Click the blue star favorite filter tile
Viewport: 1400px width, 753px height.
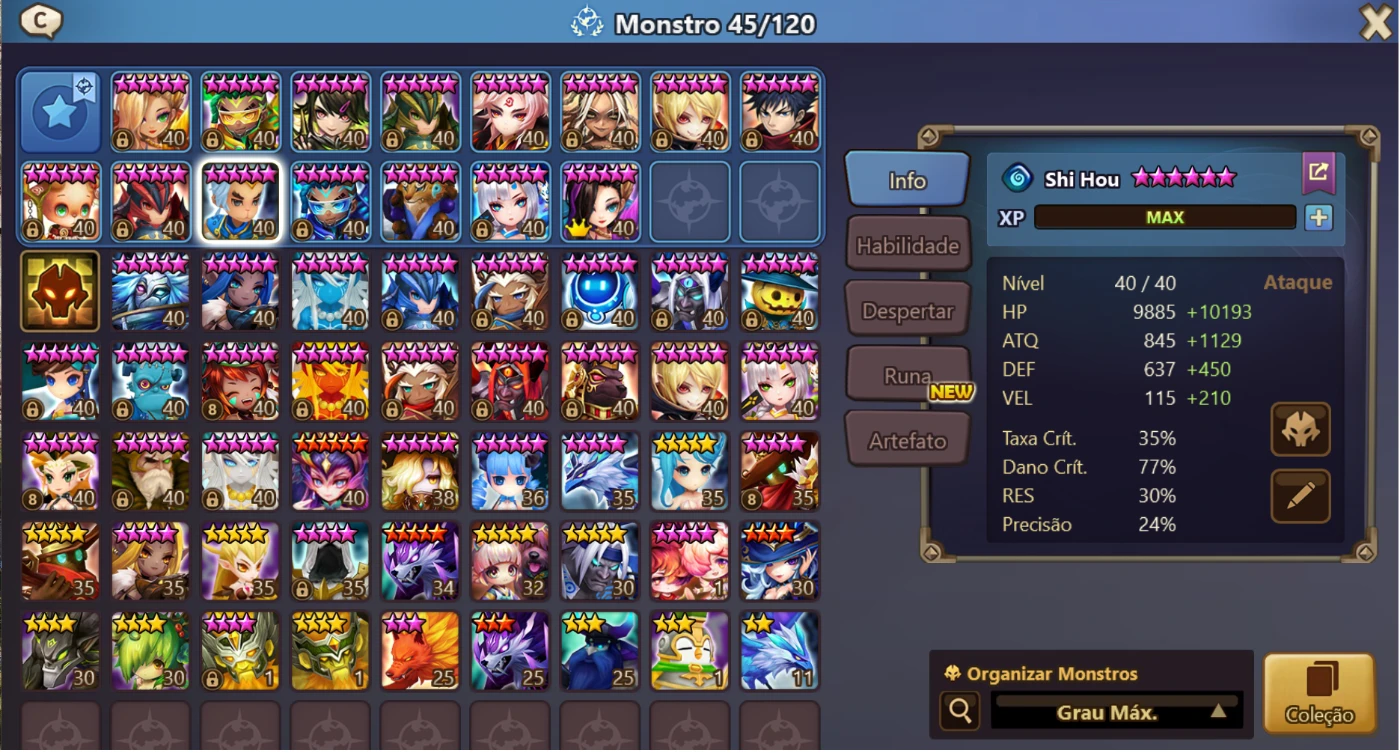[60, 110]
